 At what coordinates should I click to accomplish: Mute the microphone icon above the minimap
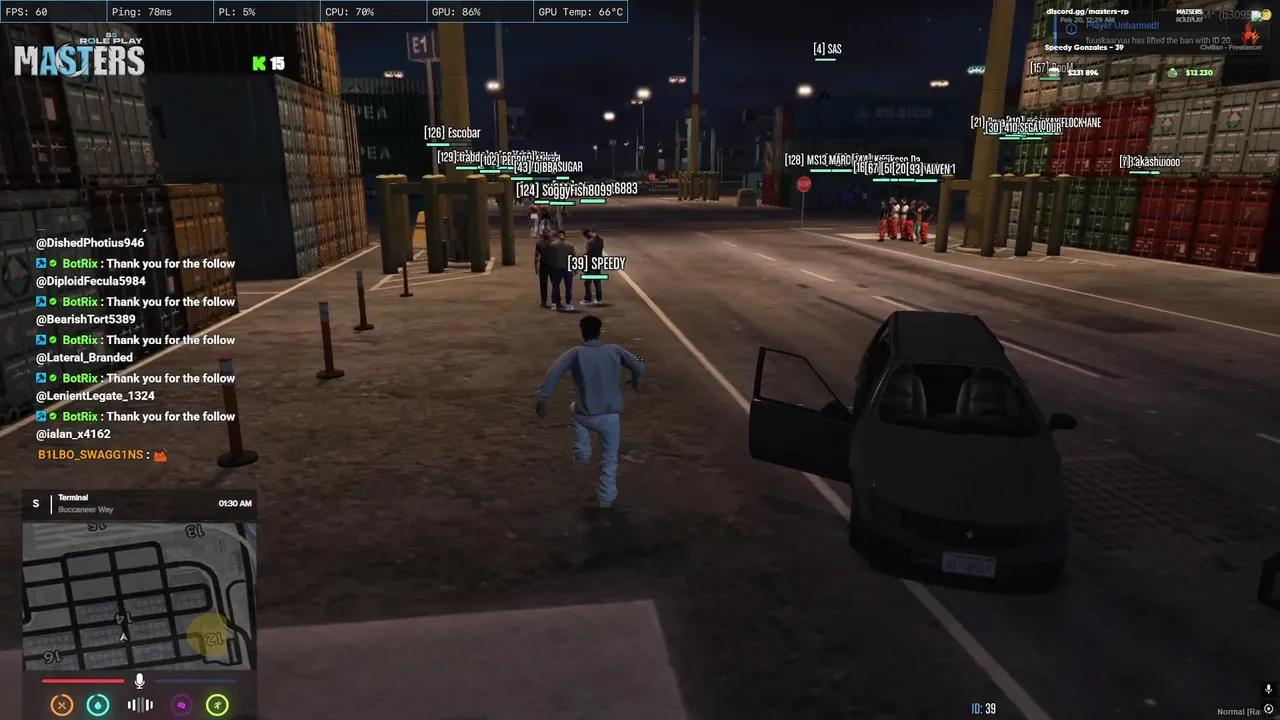pos(139,682)
